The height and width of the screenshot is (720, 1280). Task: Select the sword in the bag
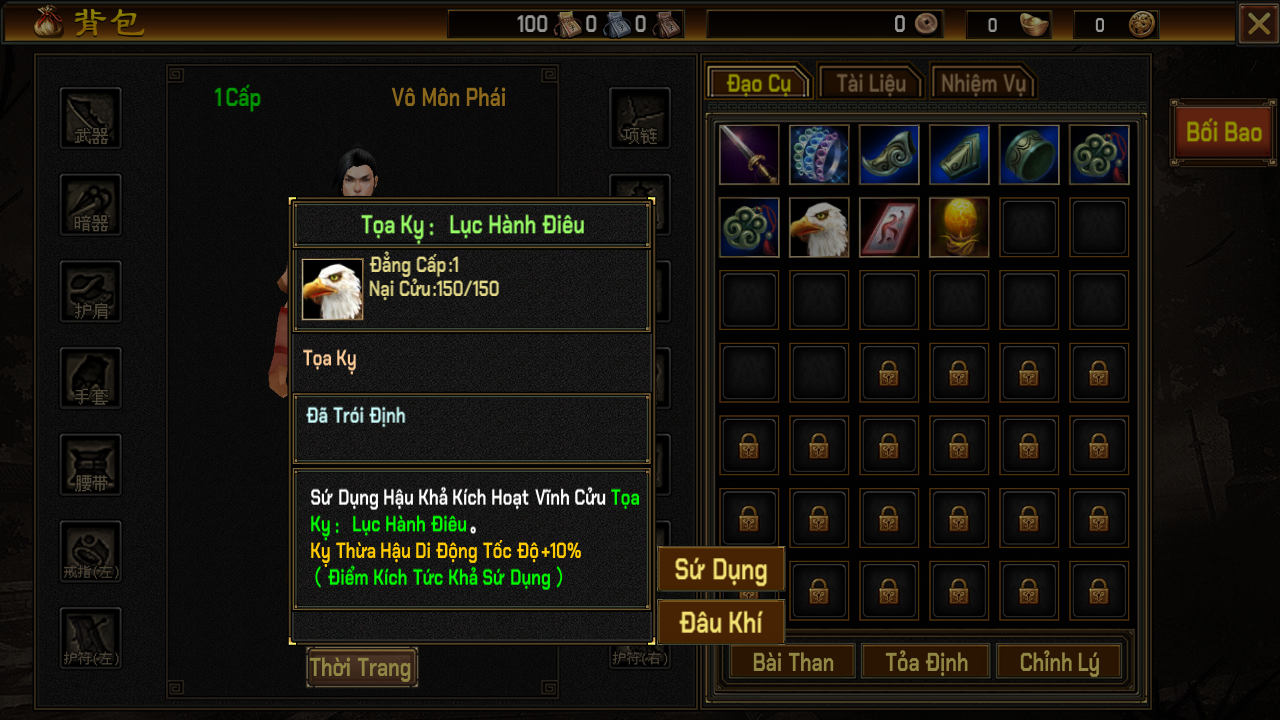click(x=749, y=155)
